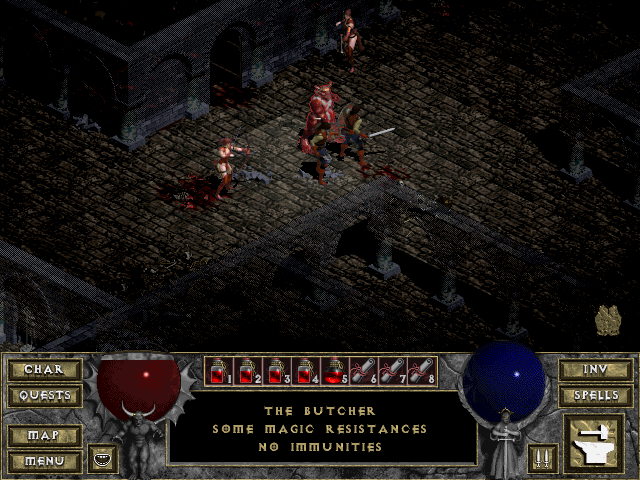Viewport: 640px width, 480px height.
Task: Open the CHAR character panel
Action: point(43,369)
